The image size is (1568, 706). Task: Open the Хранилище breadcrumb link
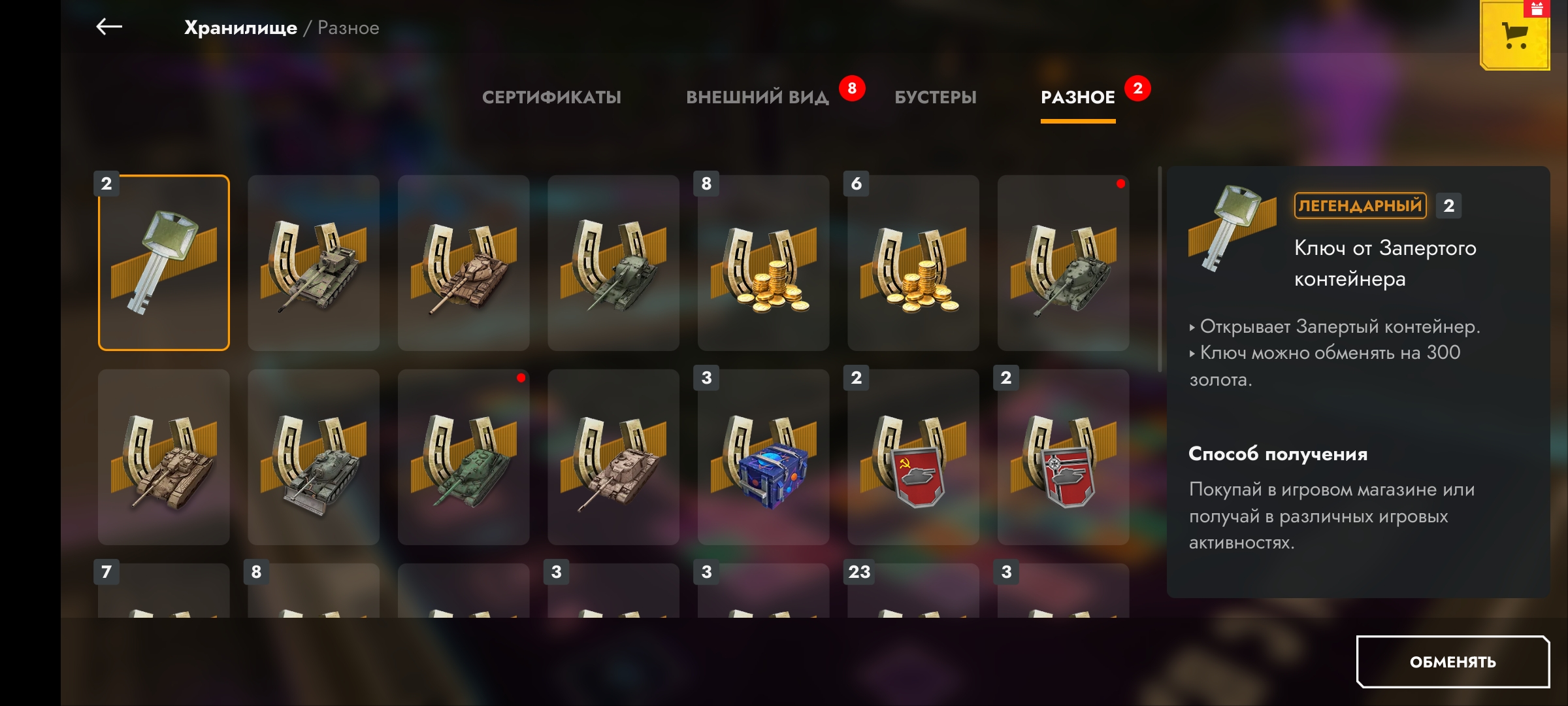pos(240,28)
